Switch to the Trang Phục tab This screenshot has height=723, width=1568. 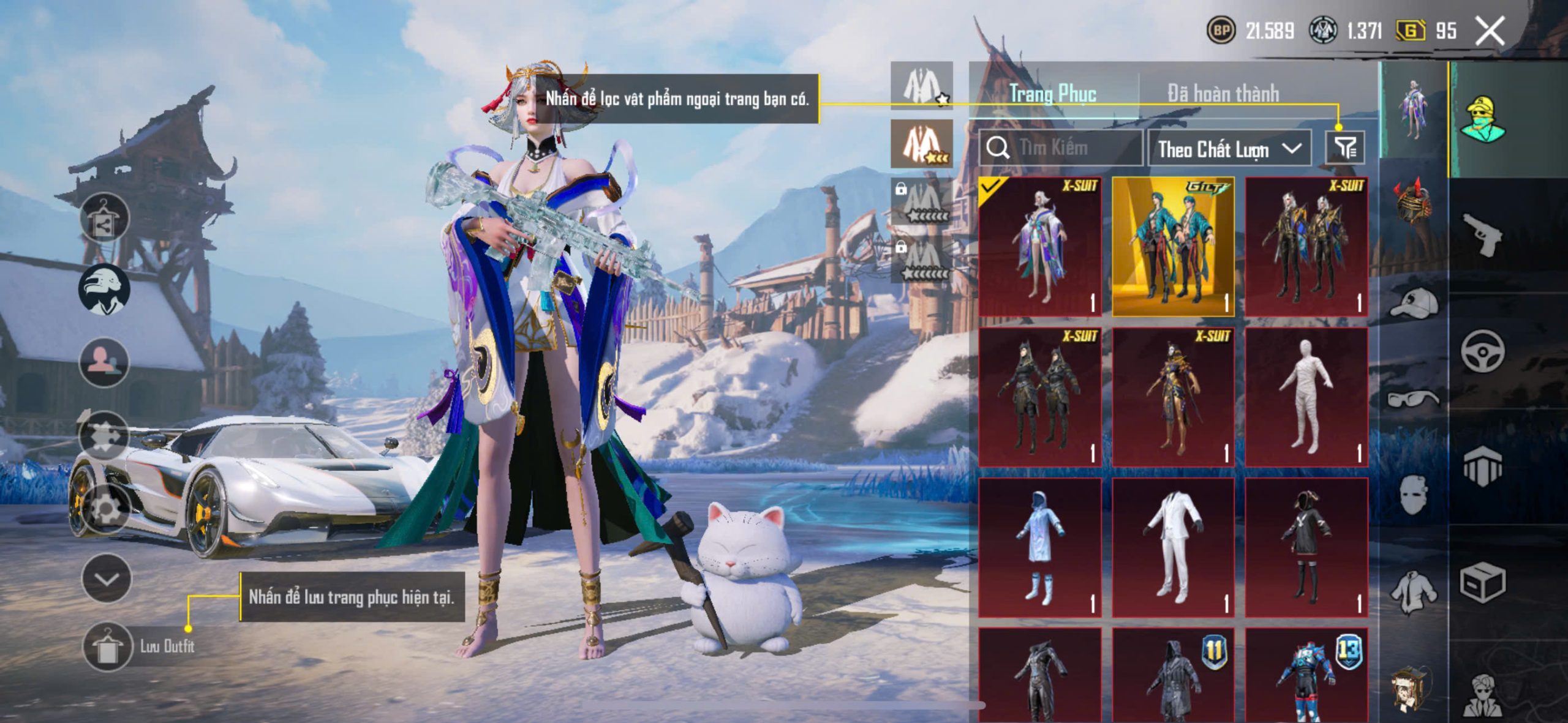1052,94
